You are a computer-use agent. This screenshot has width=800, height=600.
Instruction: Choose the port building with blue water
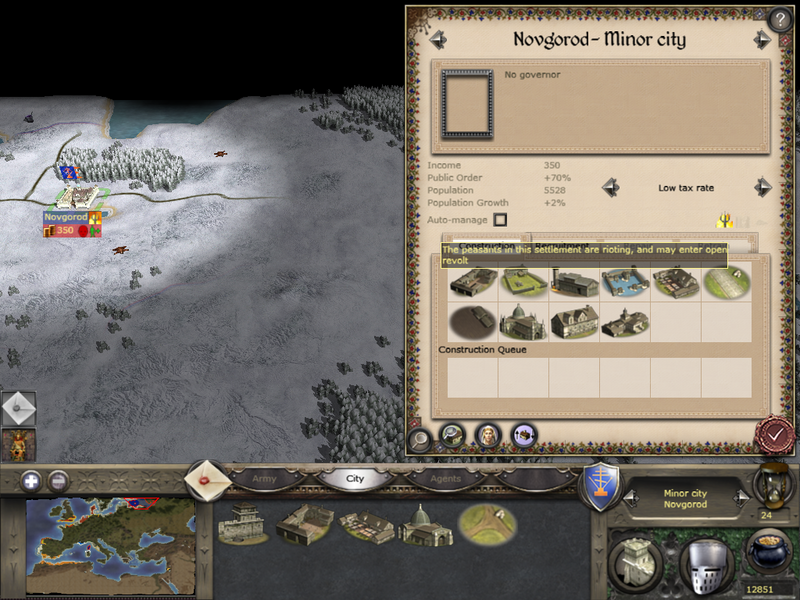(x=625, y=281)
